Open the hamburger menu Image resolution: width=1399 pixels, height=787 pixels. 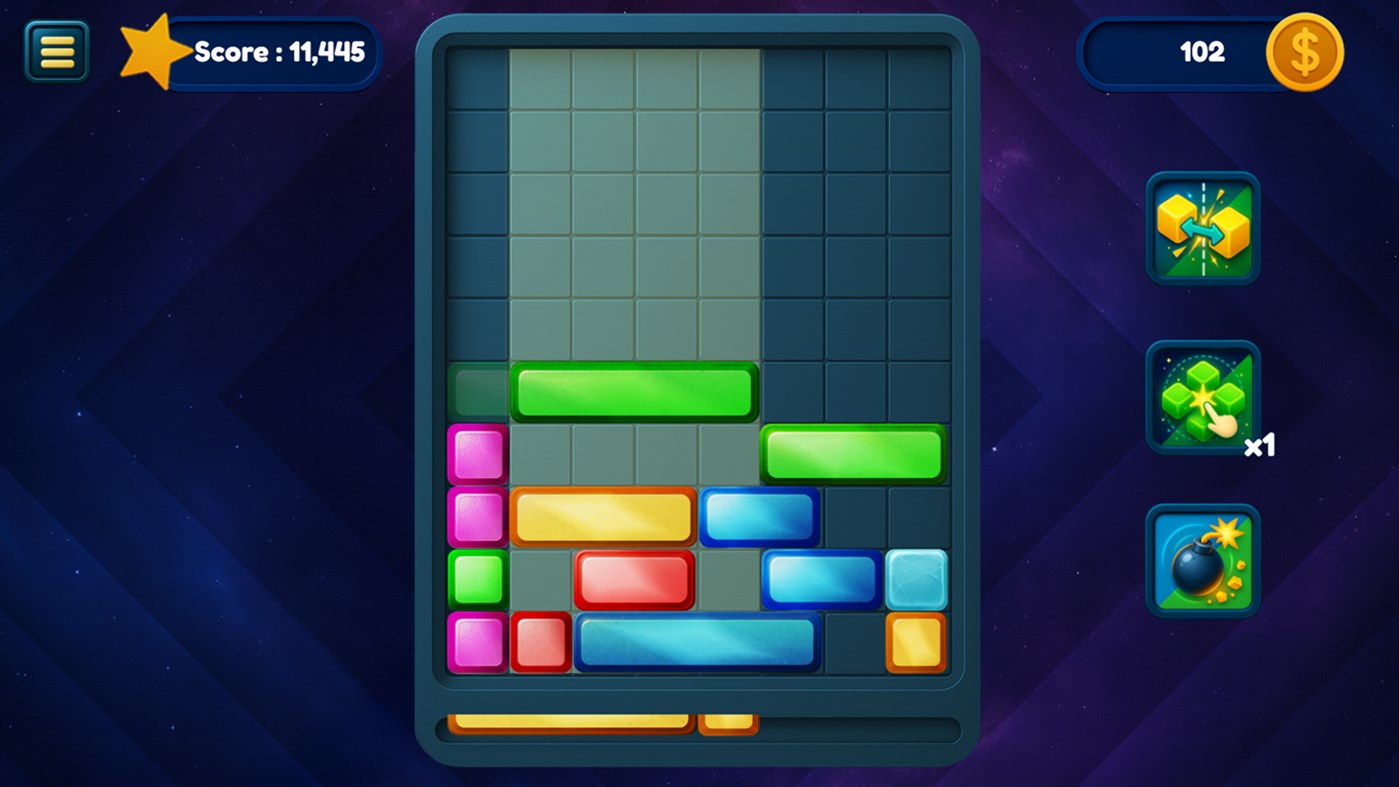56,49
